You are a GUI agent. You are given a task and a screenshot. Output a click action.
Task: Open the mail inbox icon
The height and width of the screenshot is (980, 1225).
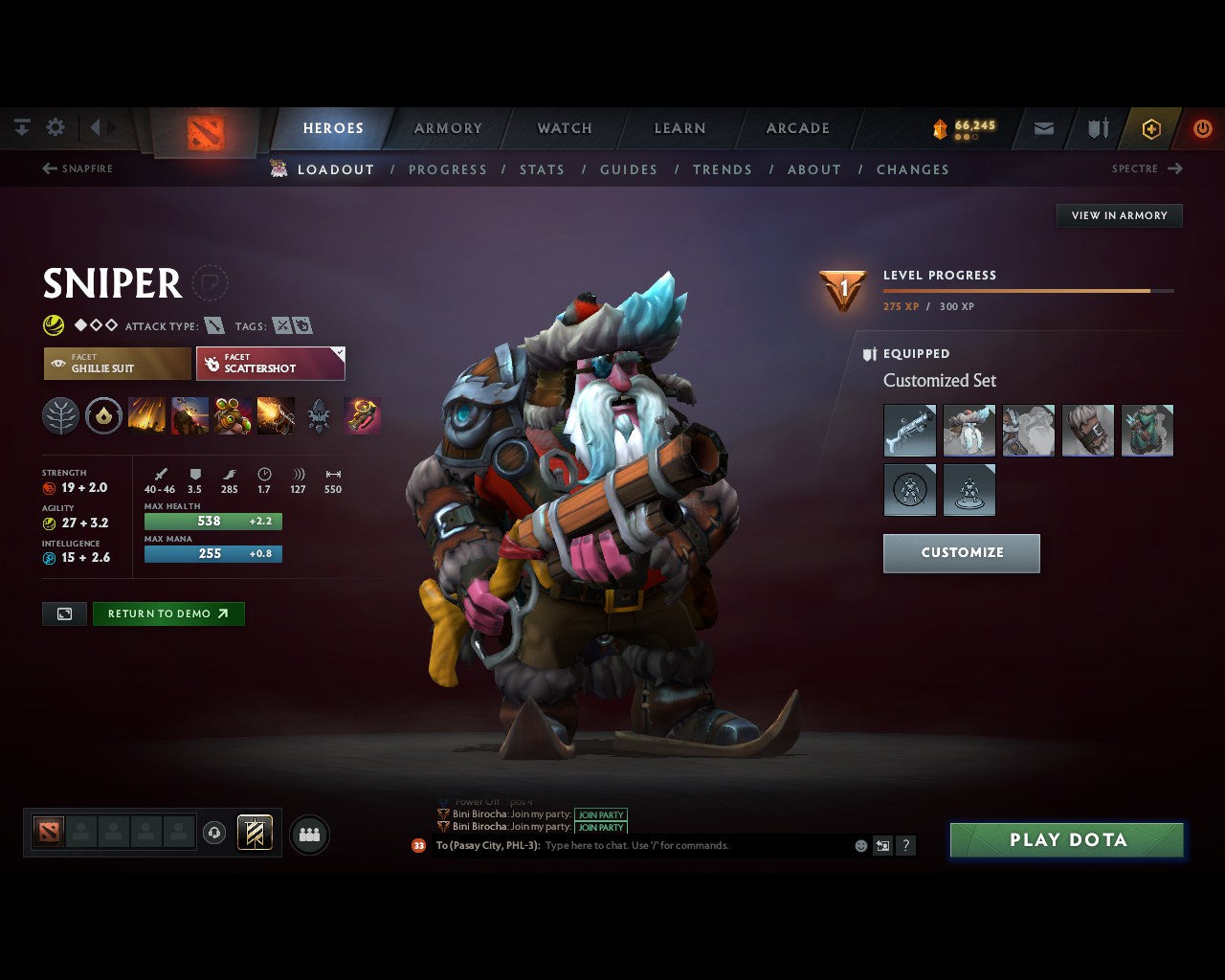click(1044, 128)
